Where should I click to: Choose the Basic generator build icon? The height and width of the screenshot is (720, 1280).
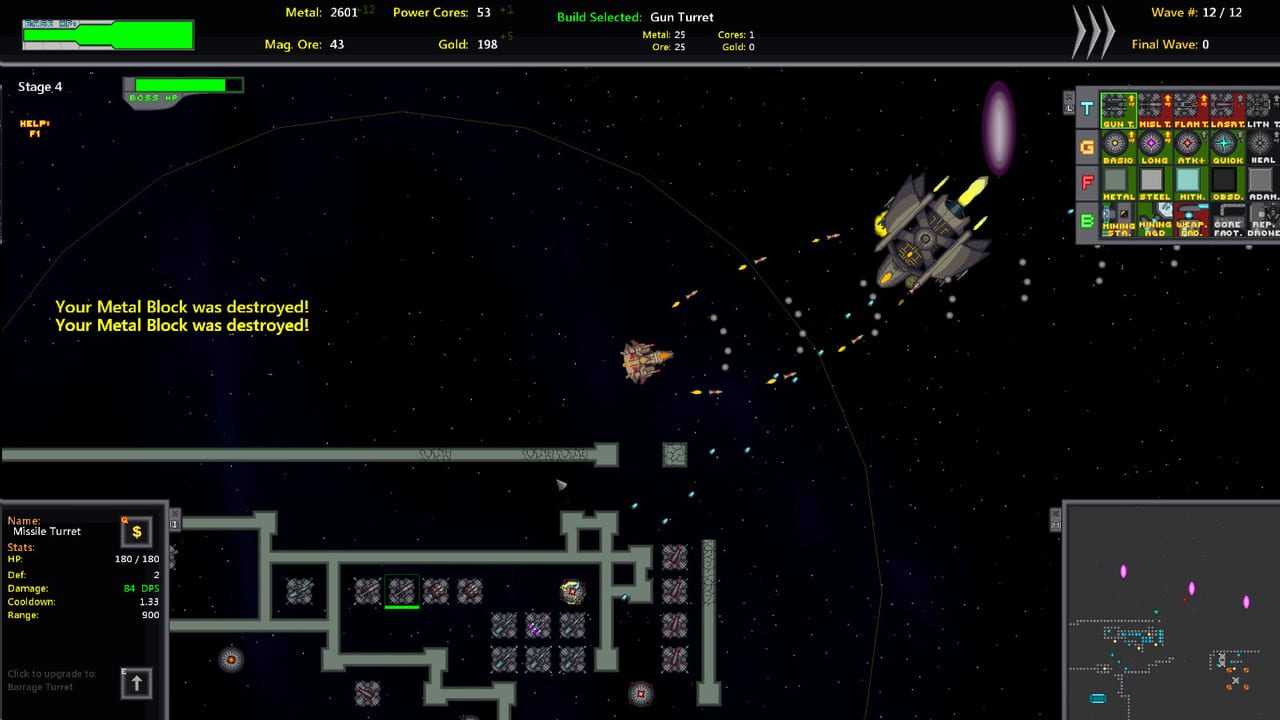1117,145
